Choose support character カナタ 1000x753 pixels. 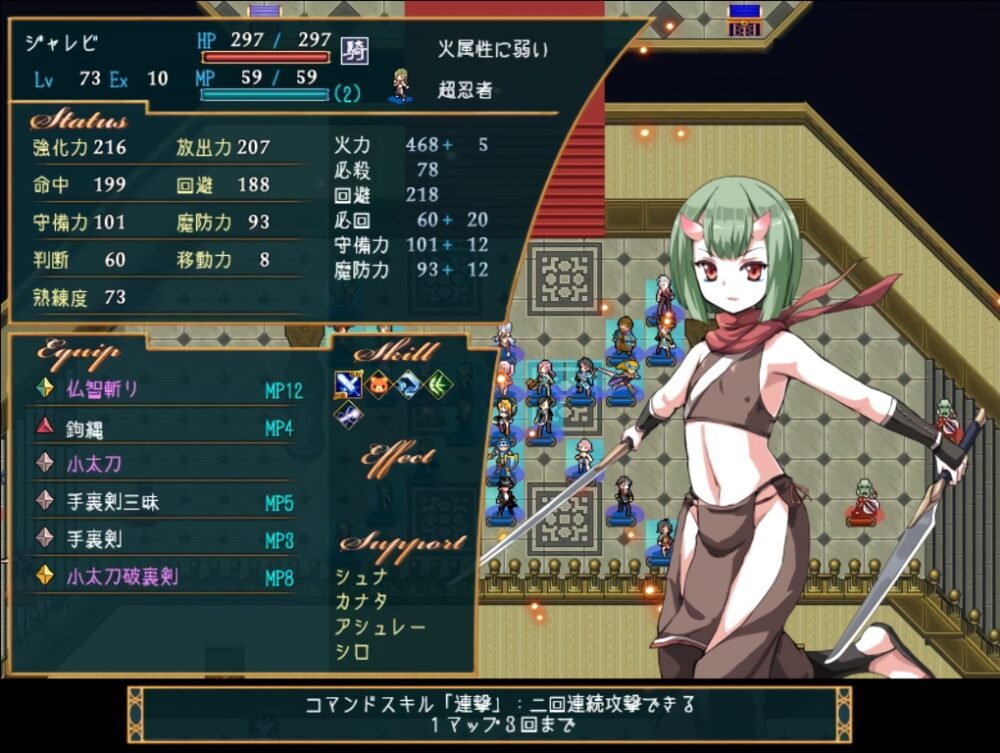(x=362, y=601)
